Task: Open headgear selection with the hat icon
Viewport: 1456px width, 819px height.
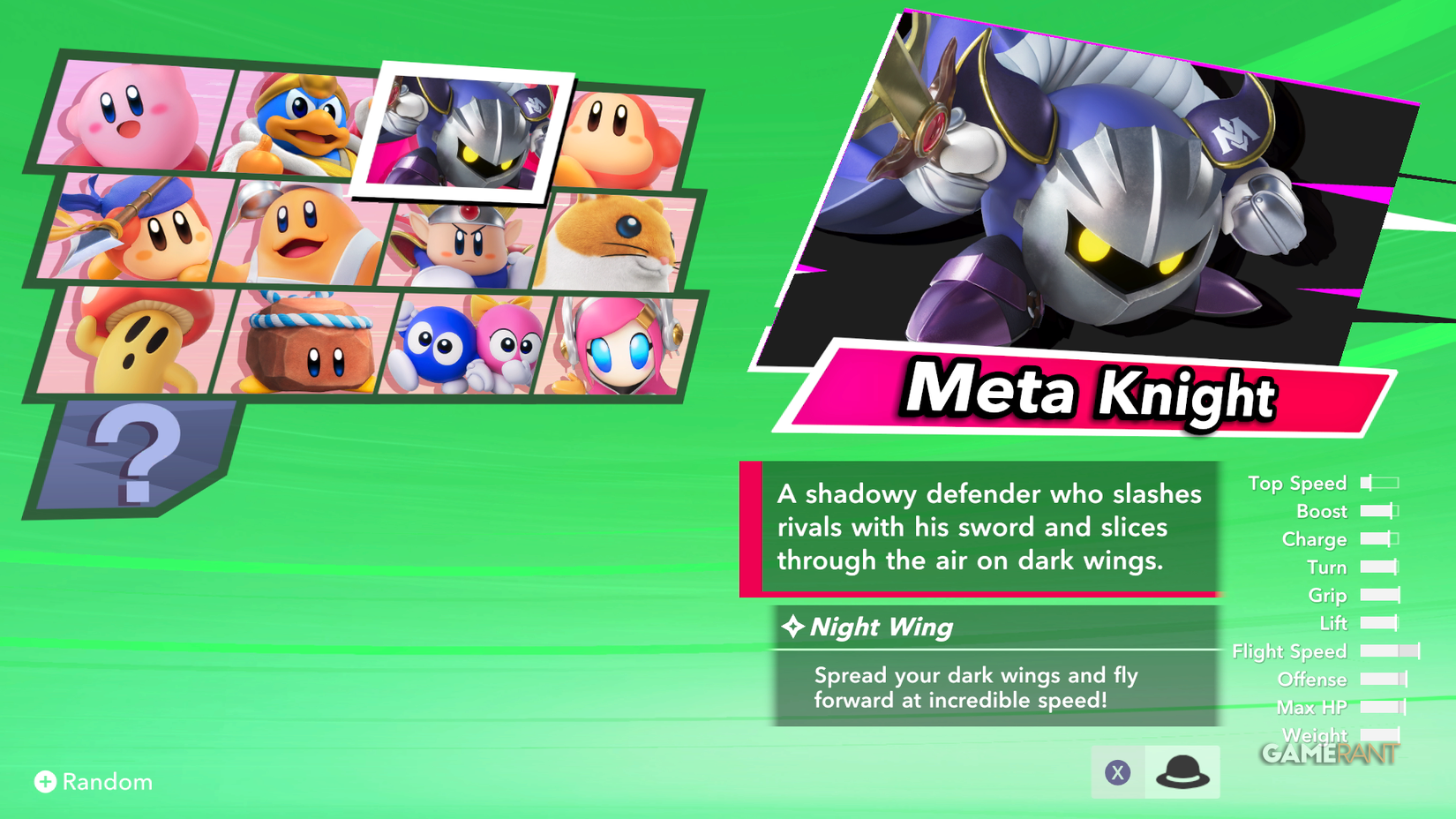Action: pos(1182,771)
